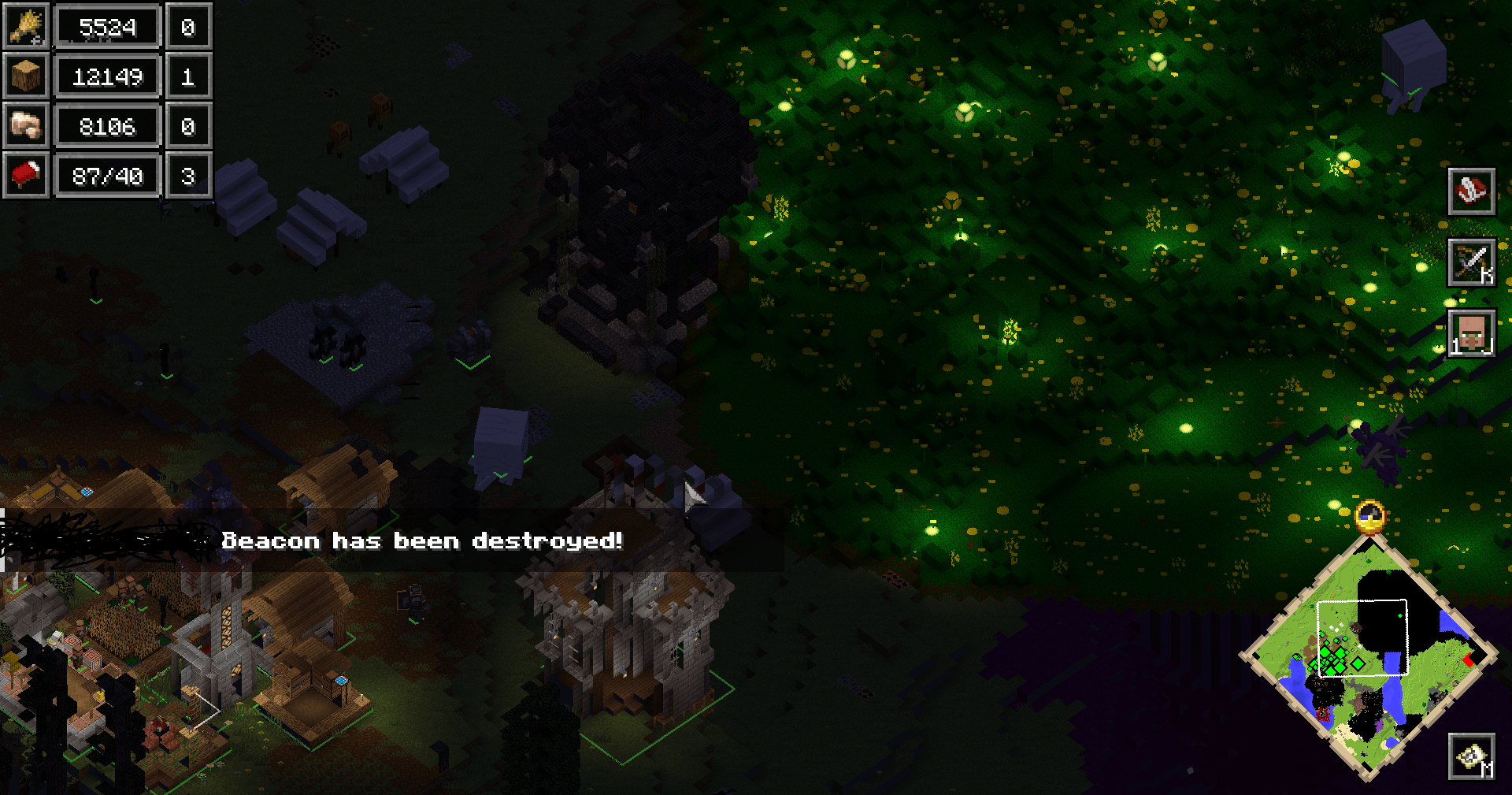
Task: Select the crossed sword-and-bow combat tool
Action: point(1472,261)
